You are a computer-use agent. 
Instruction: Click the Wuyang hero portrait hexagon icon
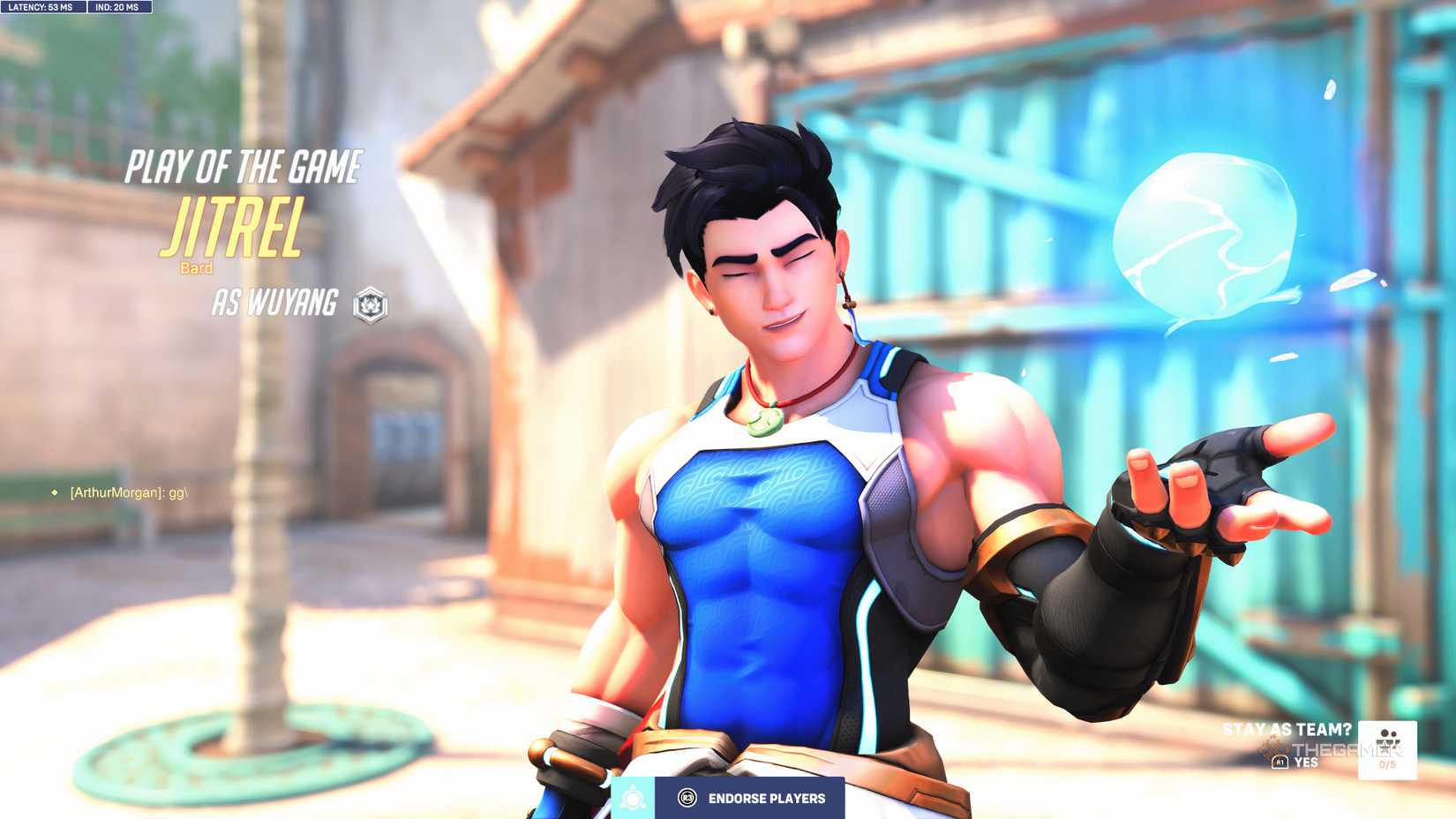(x=372, y=304)
